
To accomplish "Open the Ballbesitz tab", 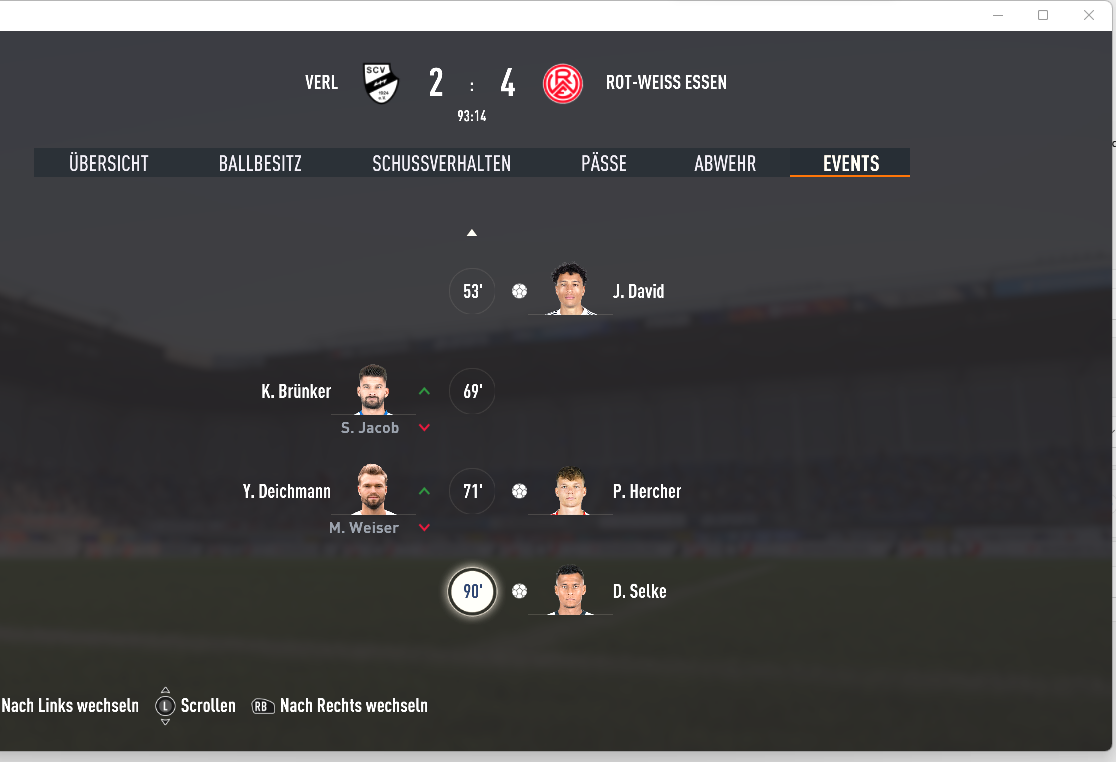I will [260, 164].
